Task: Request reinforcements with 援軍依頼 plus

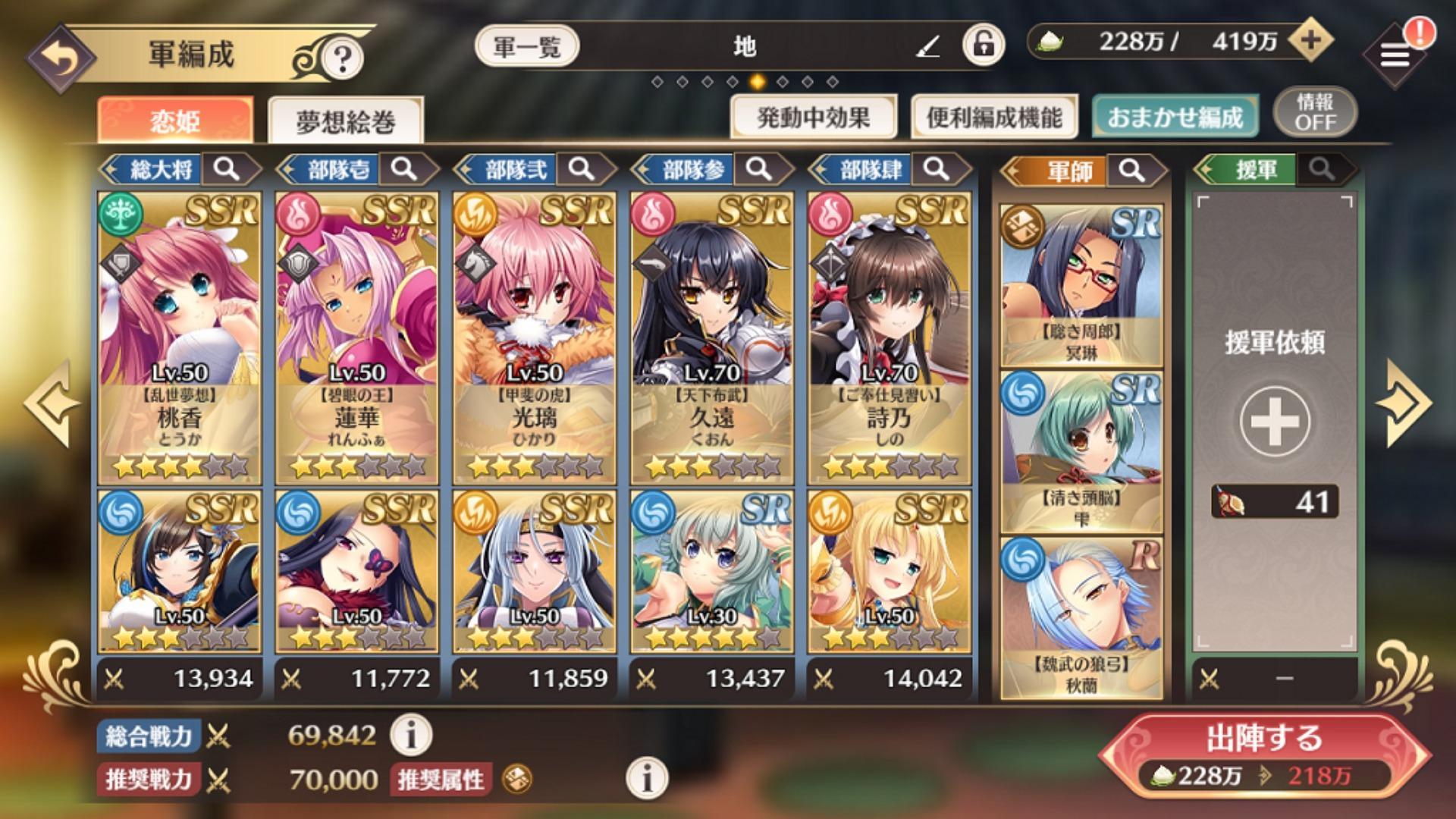Action: (1274, 422)
